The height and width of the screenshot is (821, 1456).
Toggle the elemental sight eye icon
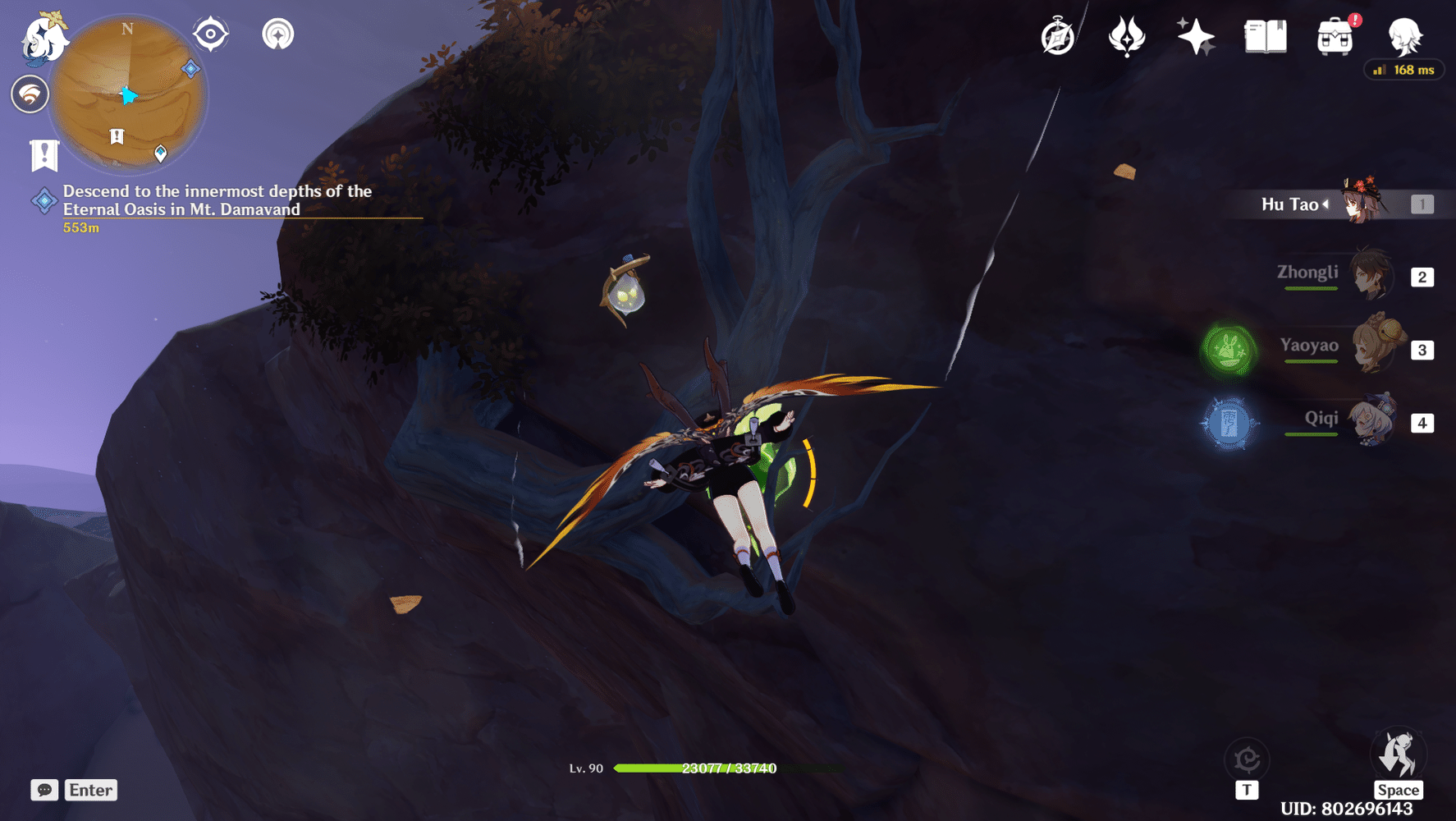pos(211,34)
